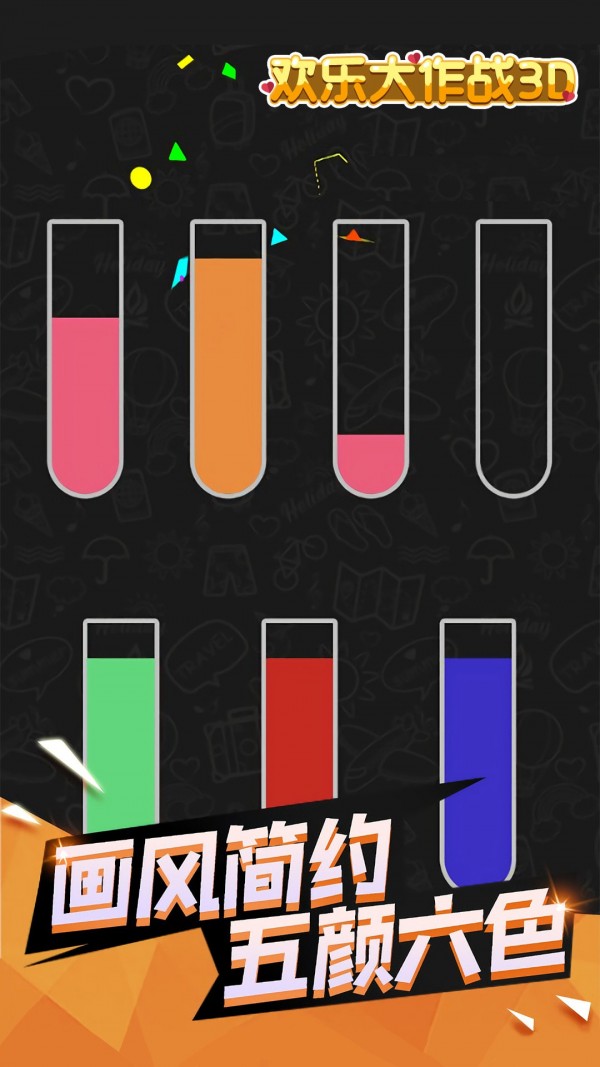
Task: Pick the red liquid tube
Action: tap(299, 720)
